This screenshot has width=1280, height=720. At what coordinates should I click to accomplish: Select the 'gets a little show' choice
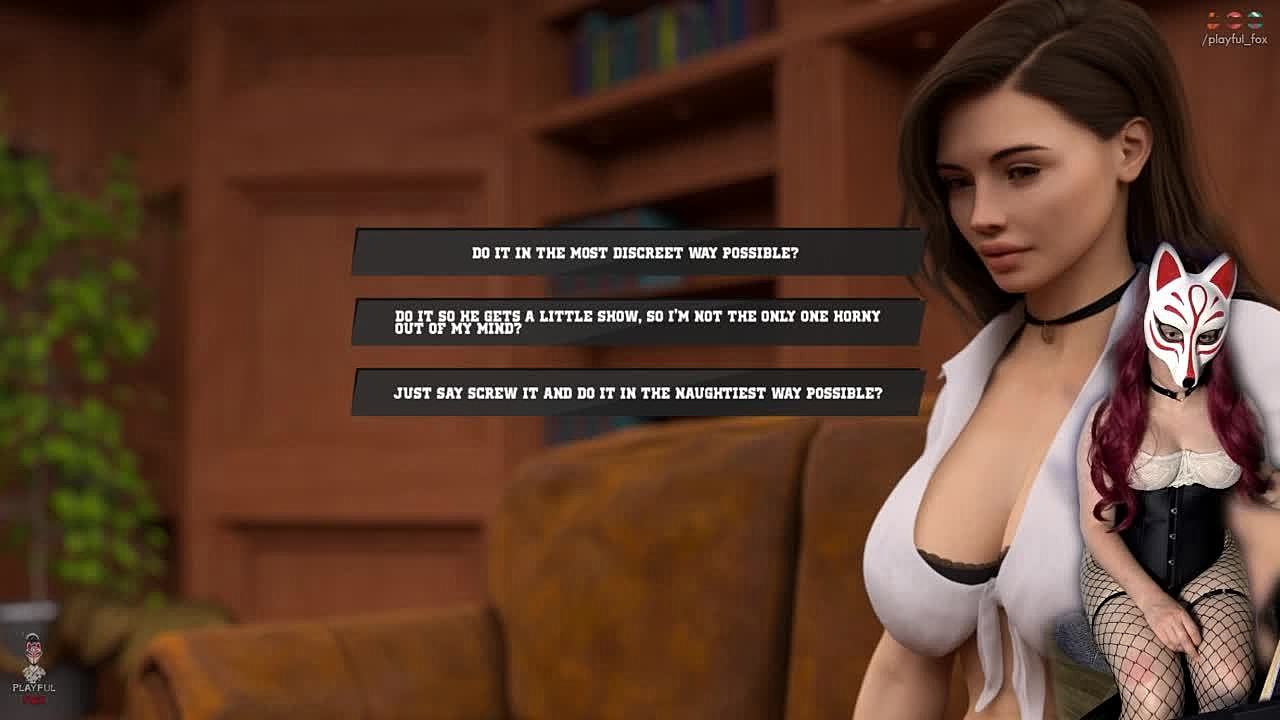pos(636,322)
